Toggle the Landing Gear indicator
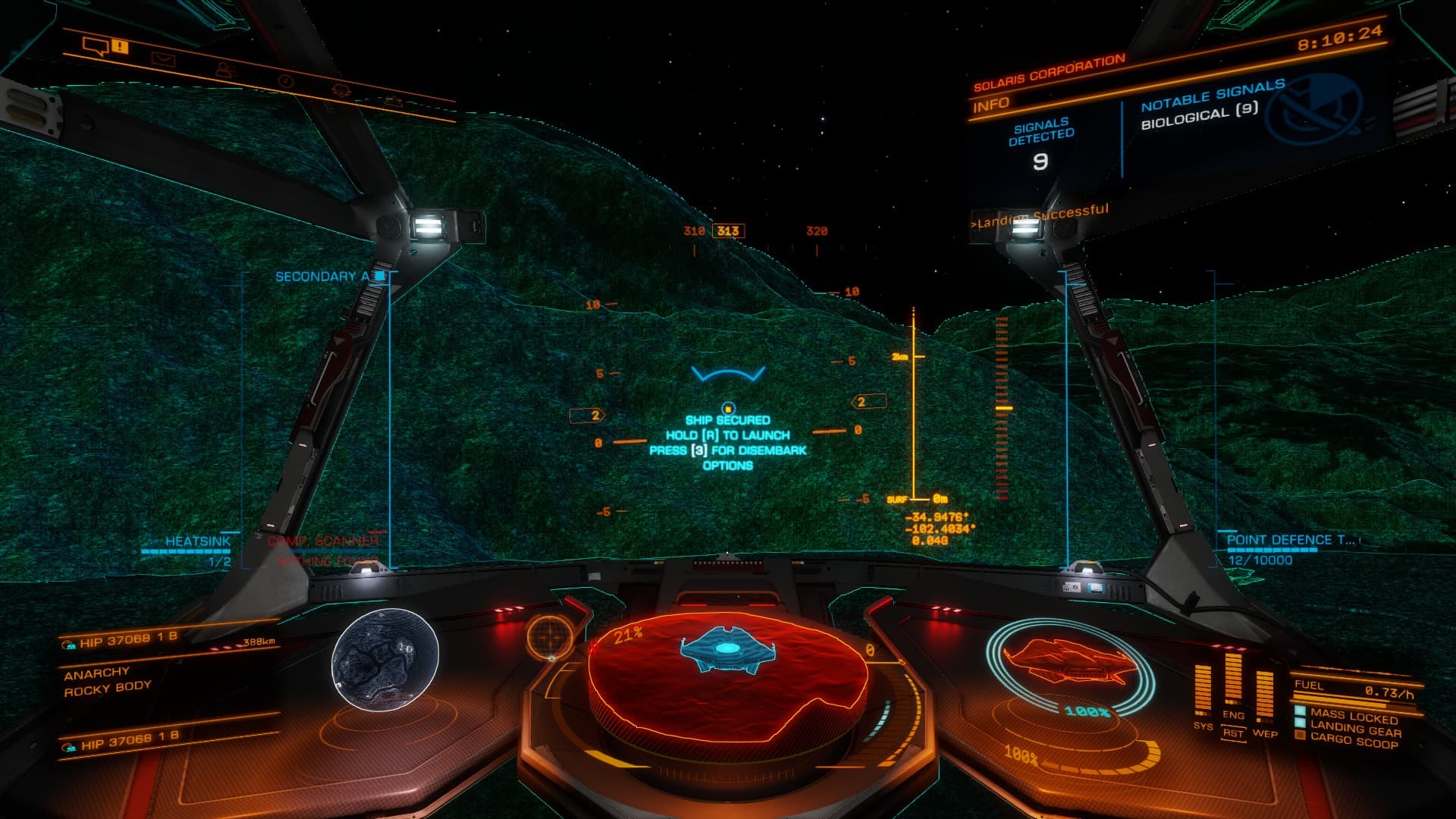 tap(1354, 730)
